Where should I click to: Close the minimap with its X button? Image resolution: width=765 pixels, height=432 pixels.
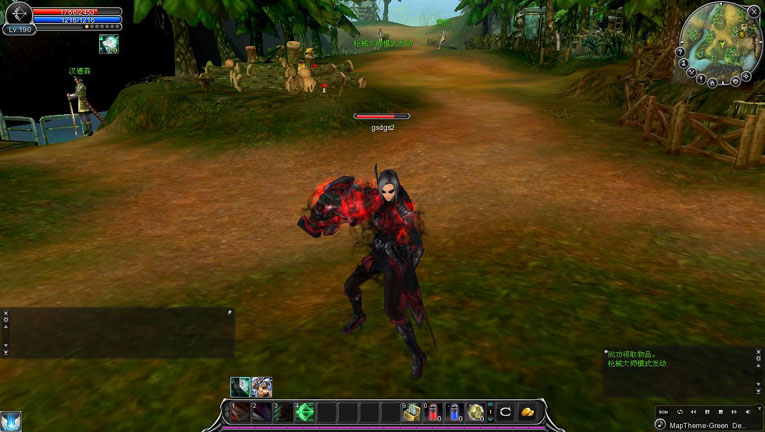click(753, 11)
